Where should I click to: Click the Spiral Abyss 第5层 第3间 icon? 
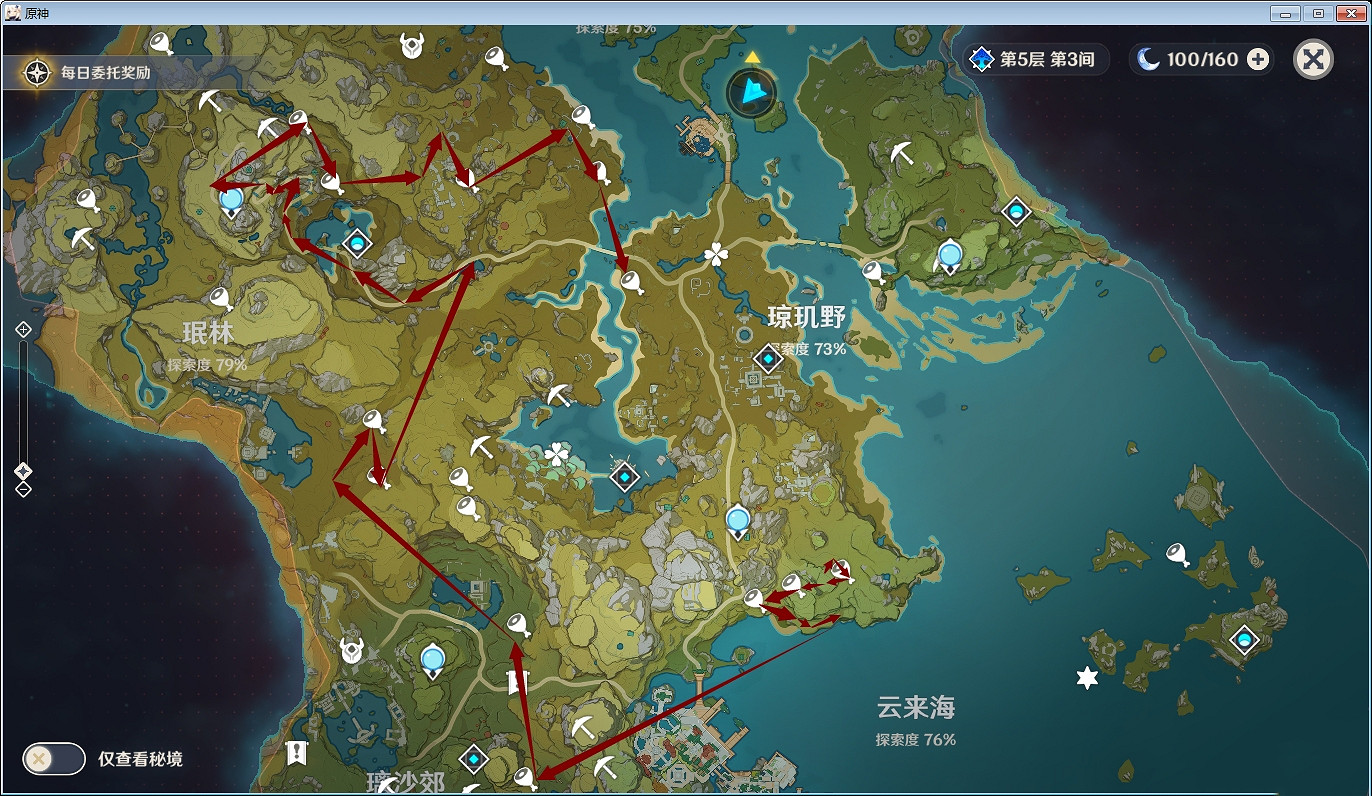tap(983, 59)
